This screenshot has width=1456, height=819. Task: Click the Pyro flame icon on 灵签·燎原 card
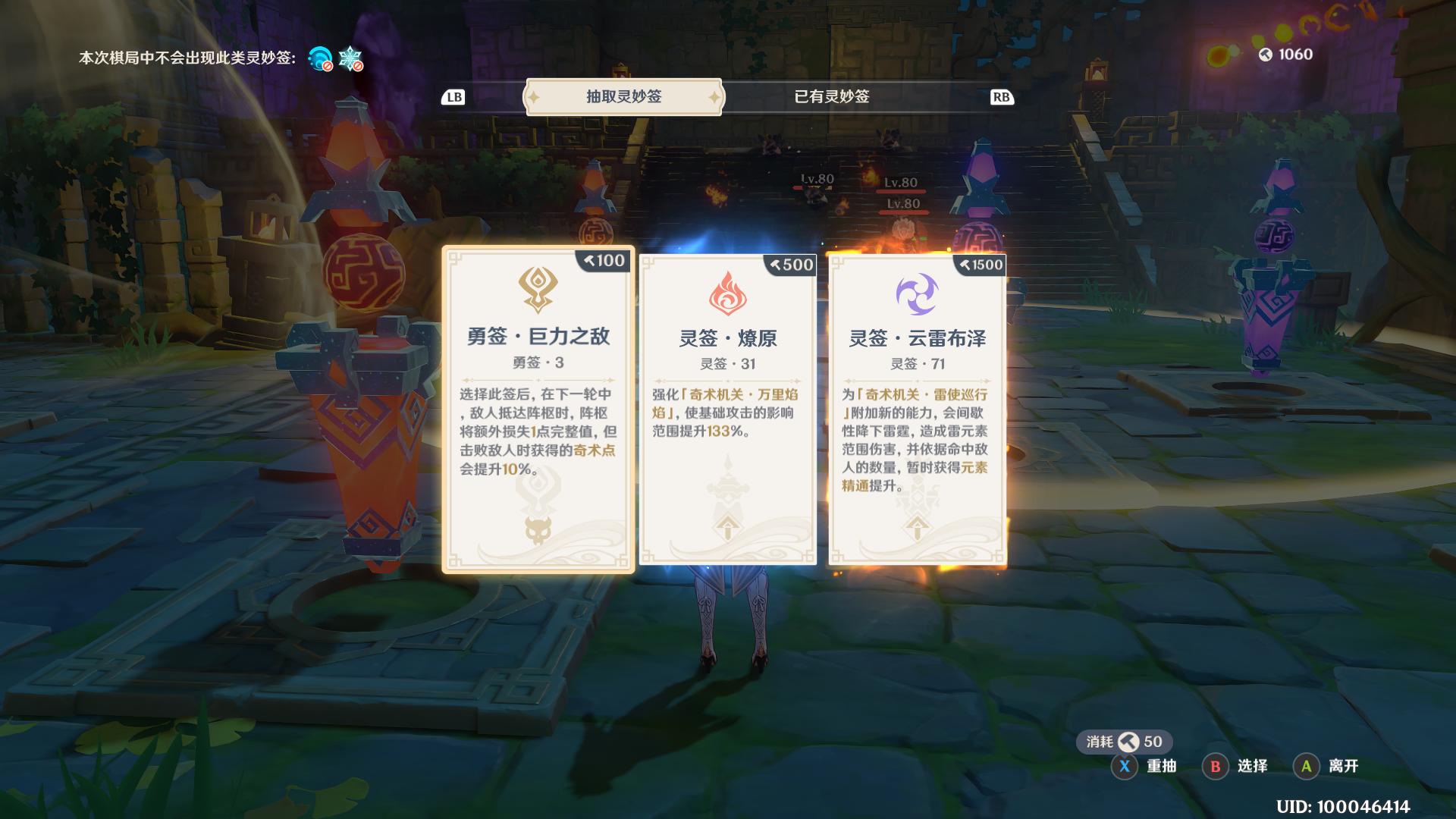click(x=726, y=294)
